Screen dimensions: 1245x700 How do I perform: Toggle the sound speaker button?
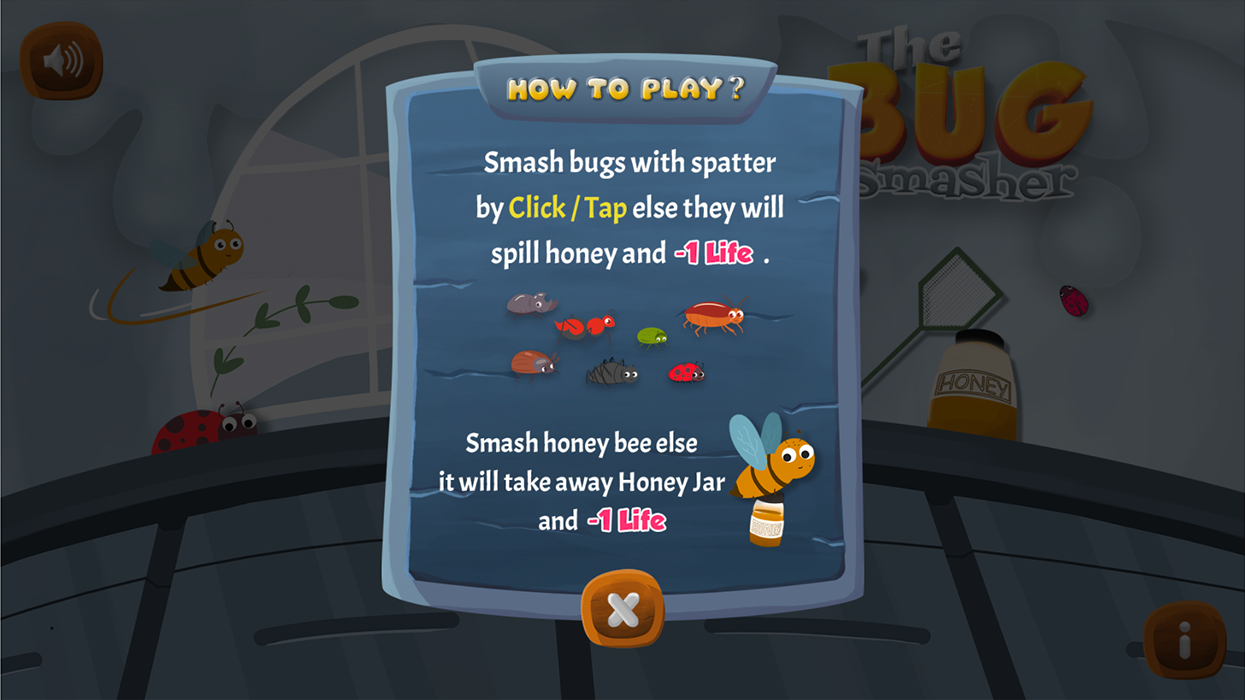(62, 61)
